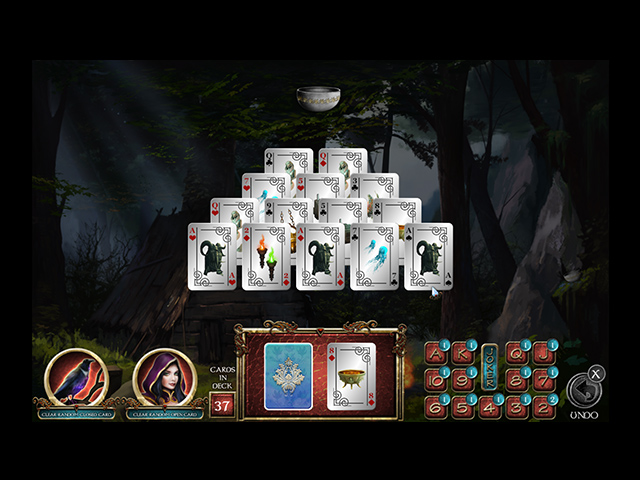This screenshot has height=480, width=640.
Task: Select the 10 rank button
Action: (437, 380)
